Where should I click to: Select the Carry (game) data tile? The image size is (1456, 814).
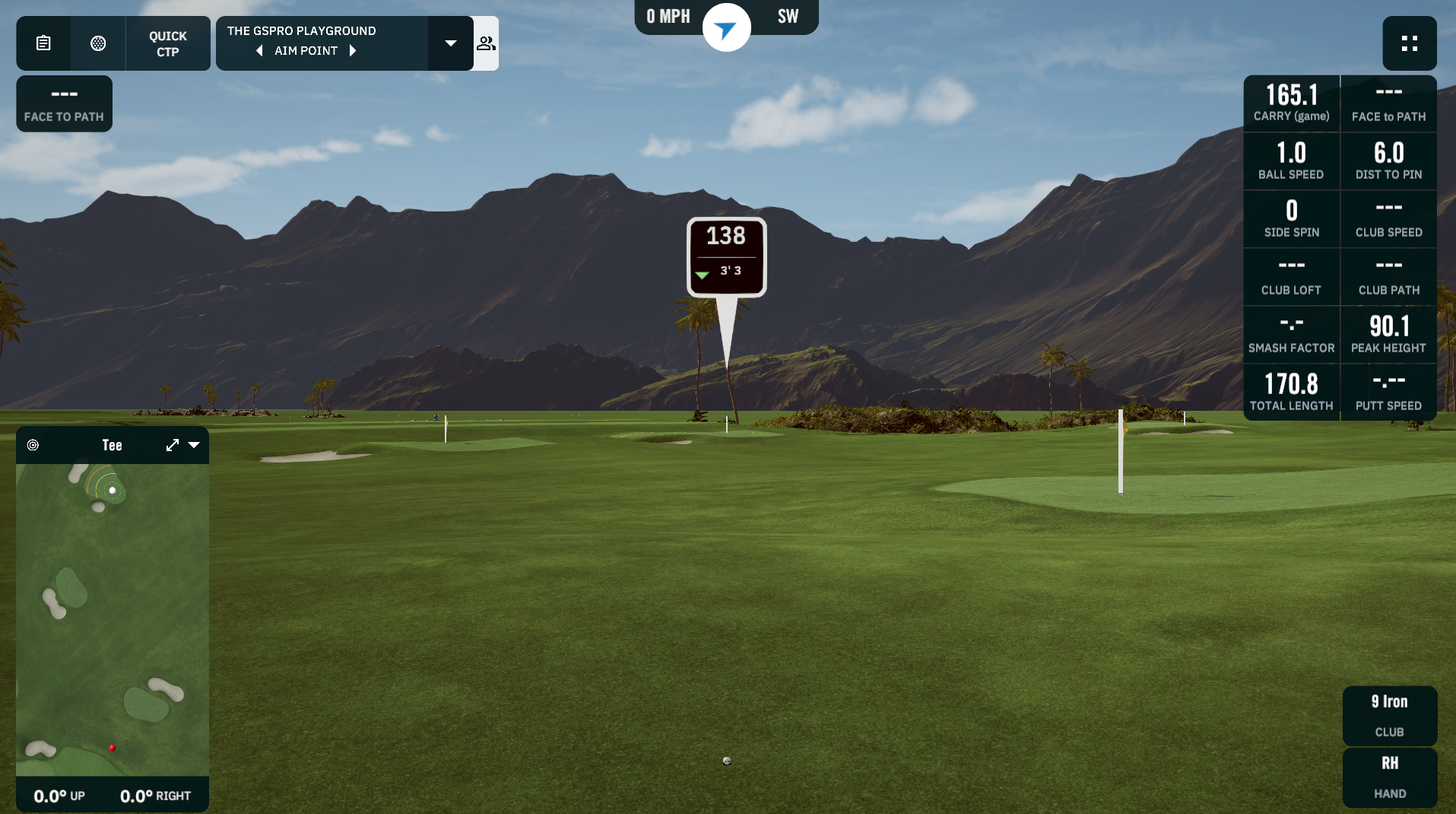(1291, 103)
